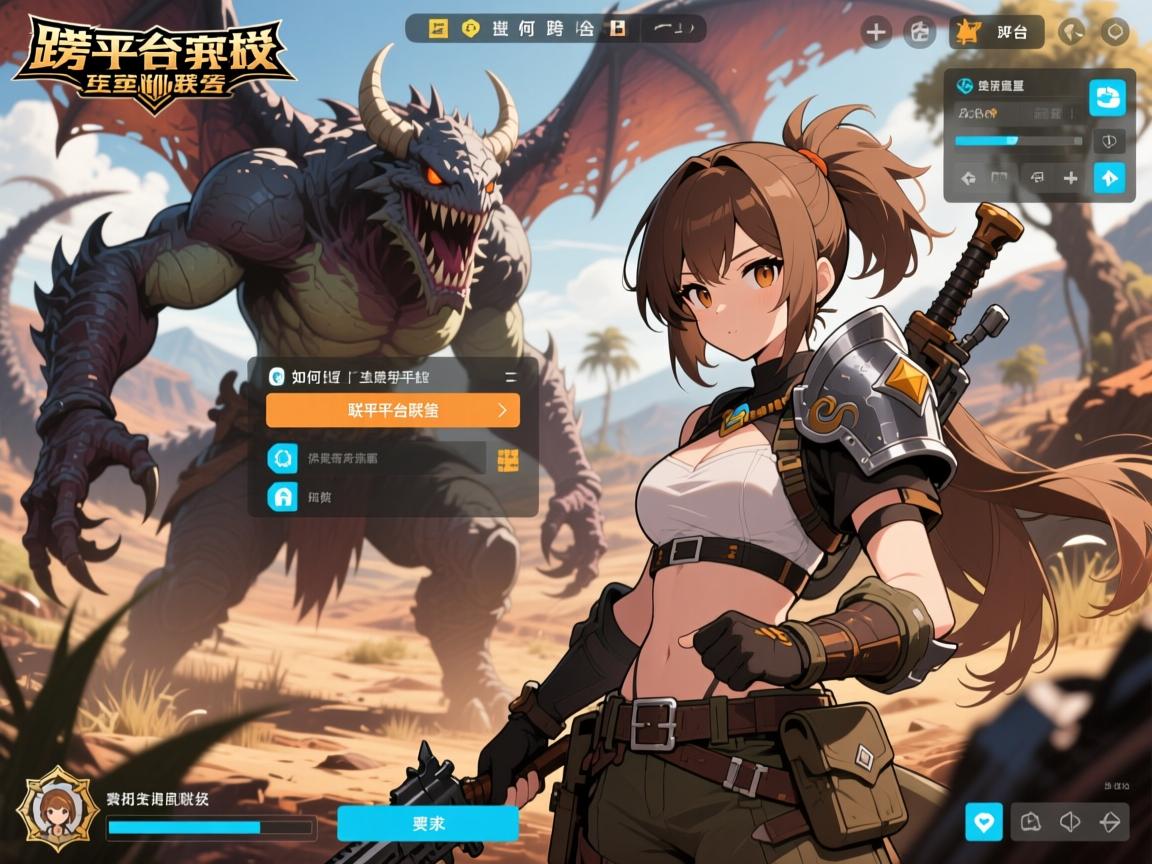Click the yellow square icon at top center
Viewport: 1152px width, 864px height.
438,28
